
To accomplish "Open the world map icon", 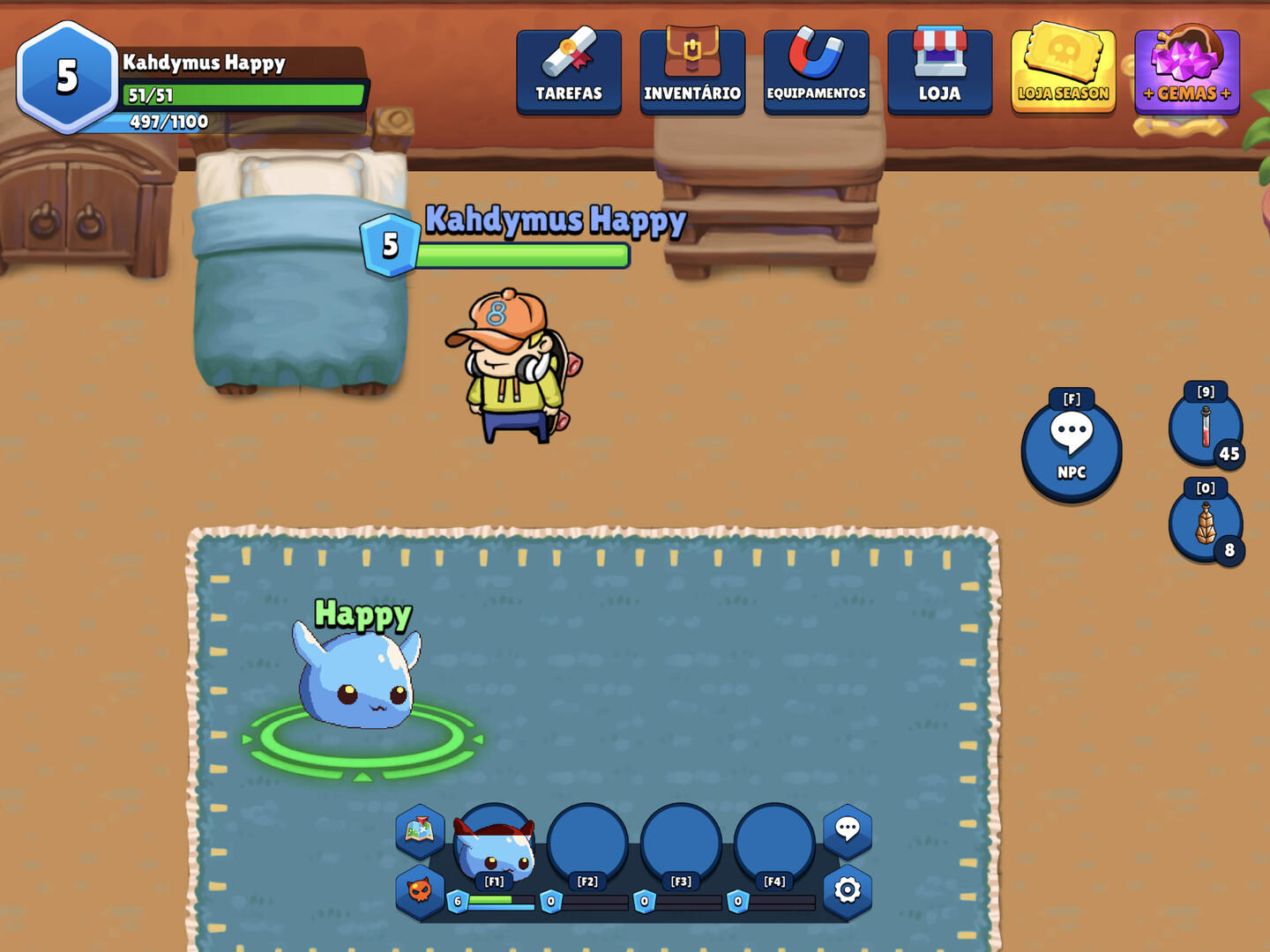I will pyautogui.click(x=419, y=833).
